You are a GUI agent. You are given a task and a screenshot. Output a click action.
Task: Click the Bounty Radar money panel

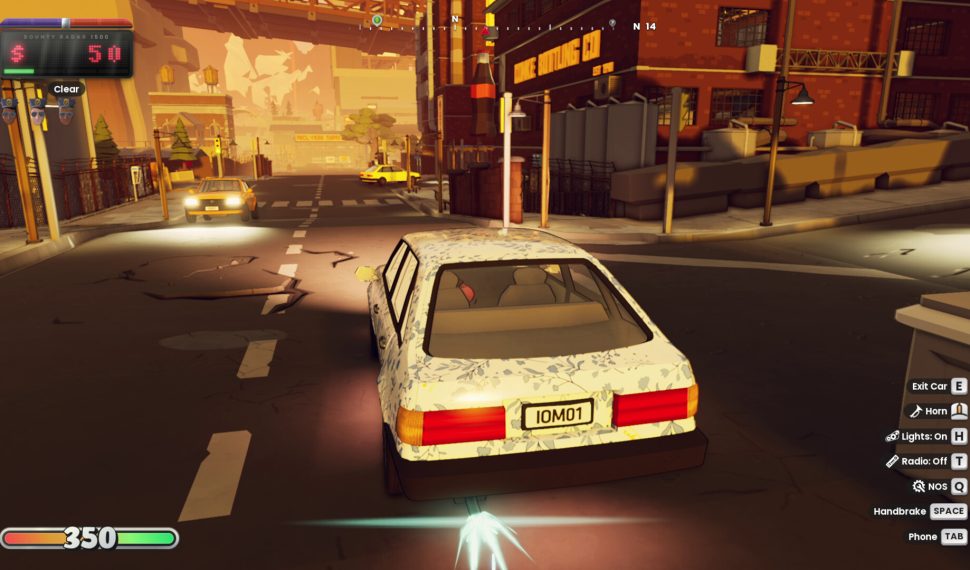67,52
